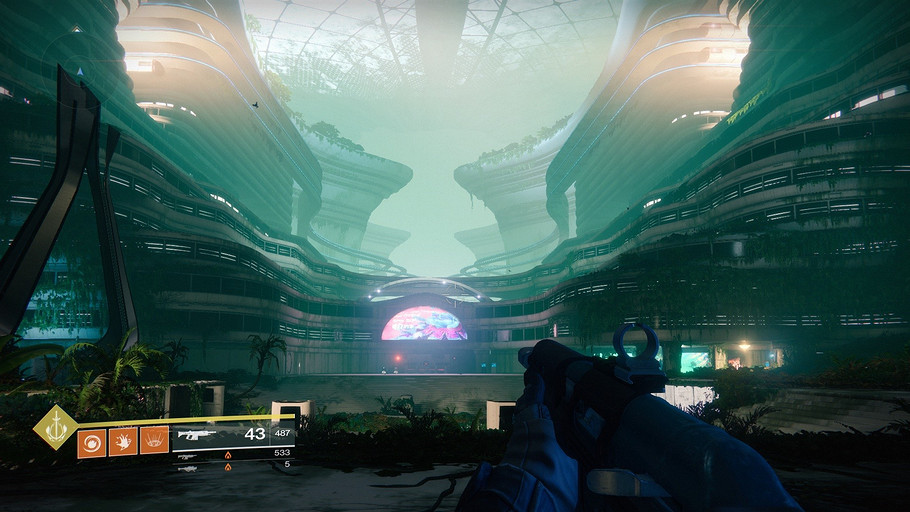
Task: Trigger the dome-shaped class ability icon
Action: pyautogui.click(x=154, y=441)
